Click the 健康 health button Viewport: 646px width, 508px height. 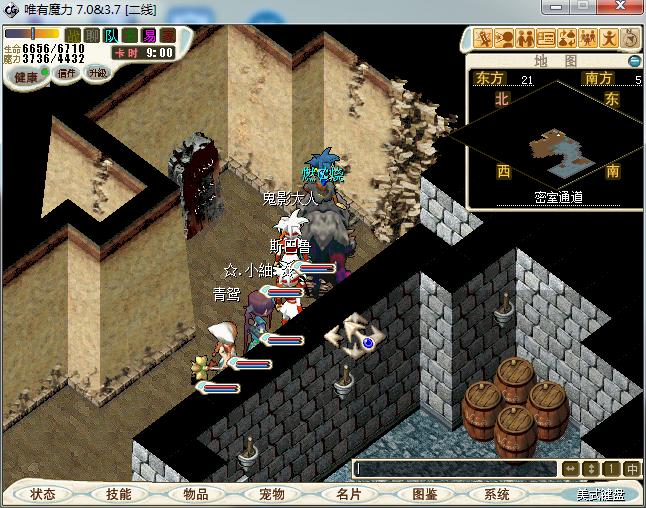(26, 77)
